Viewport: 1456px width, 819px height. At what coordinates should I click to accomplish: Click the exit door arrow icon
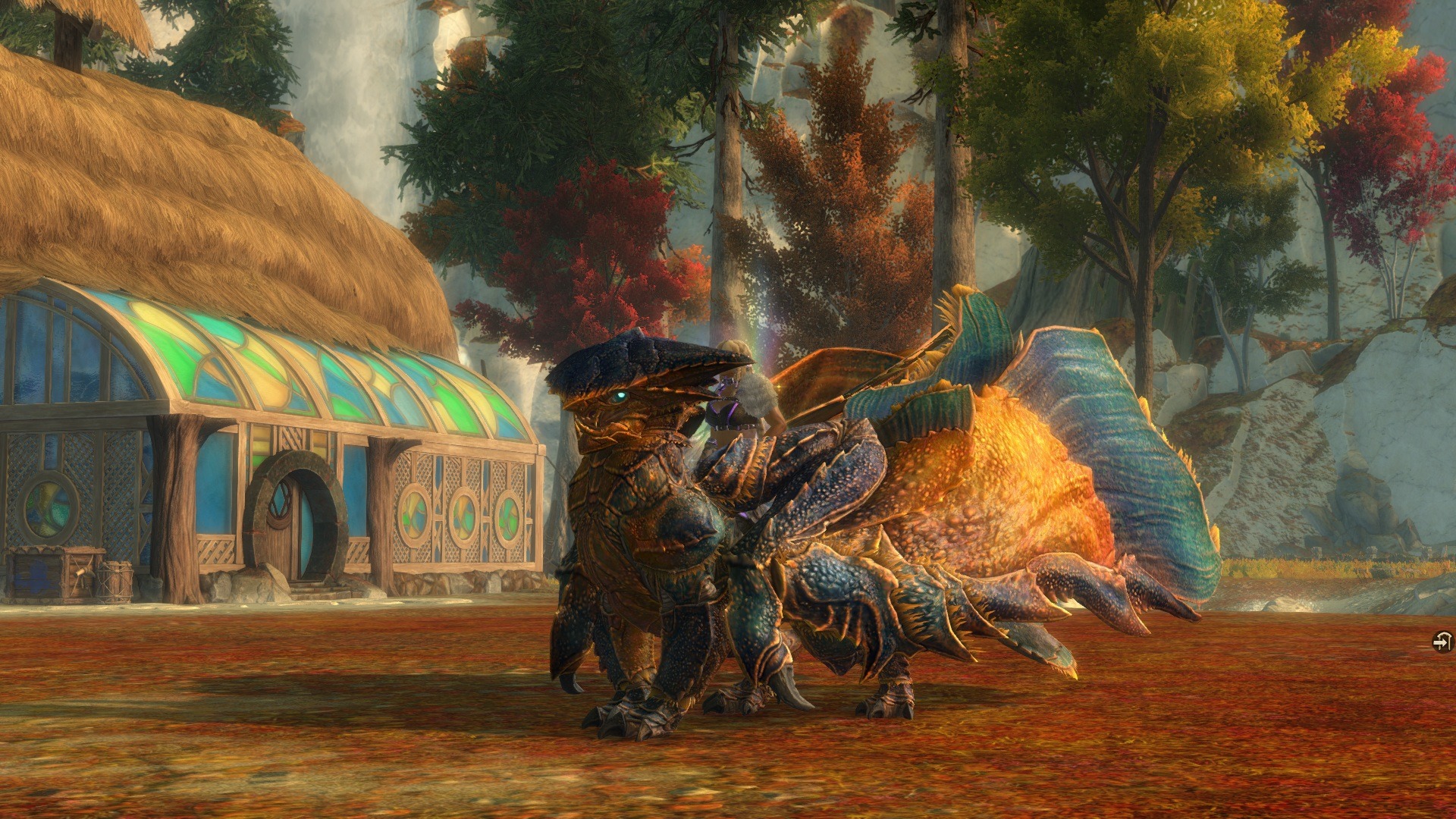(1442, 642)
